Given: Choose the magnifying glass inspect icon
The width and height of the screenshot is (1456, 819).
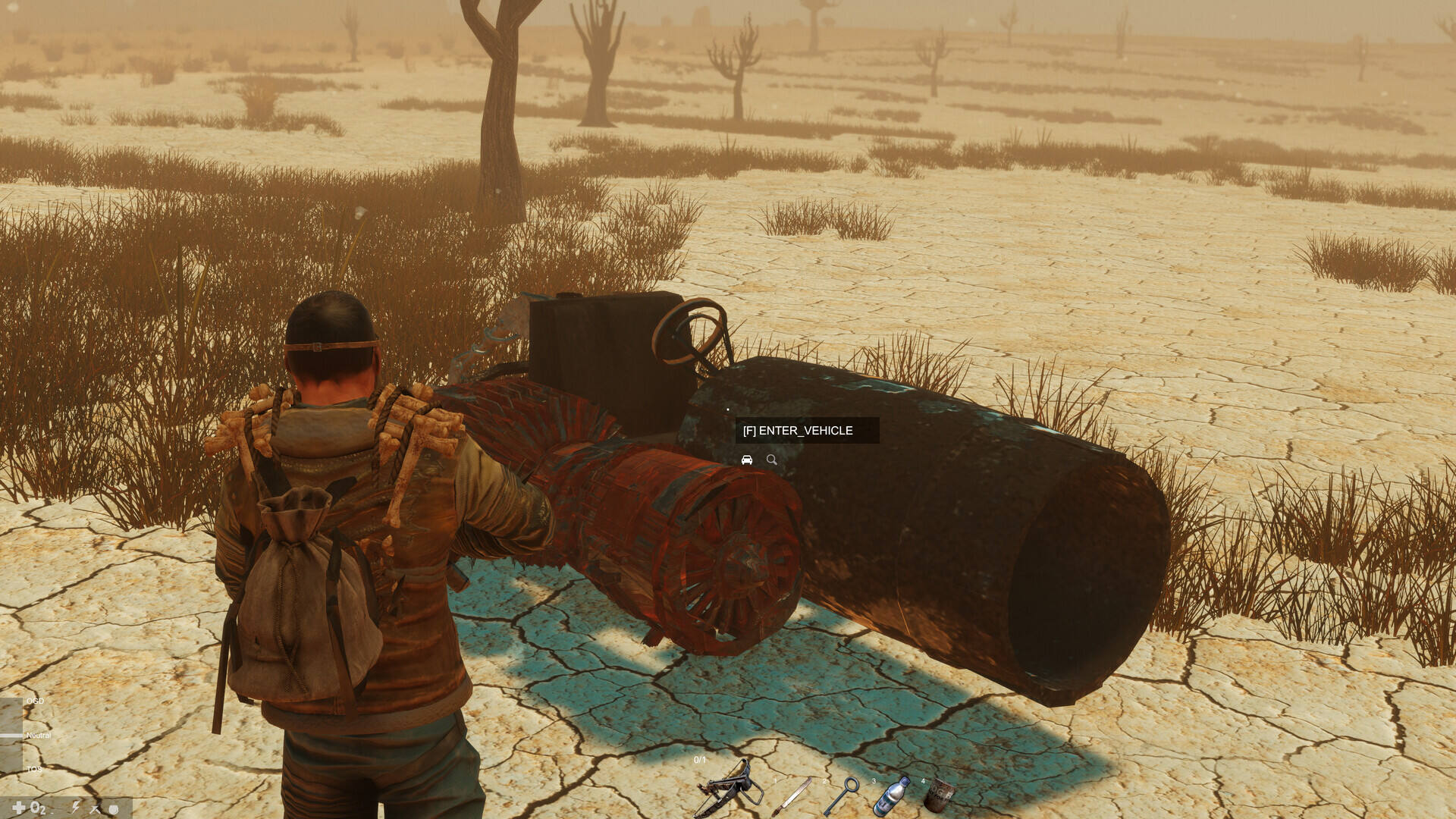Looking at the screenshot, I should pyautogui.click(x=772, y=460).
